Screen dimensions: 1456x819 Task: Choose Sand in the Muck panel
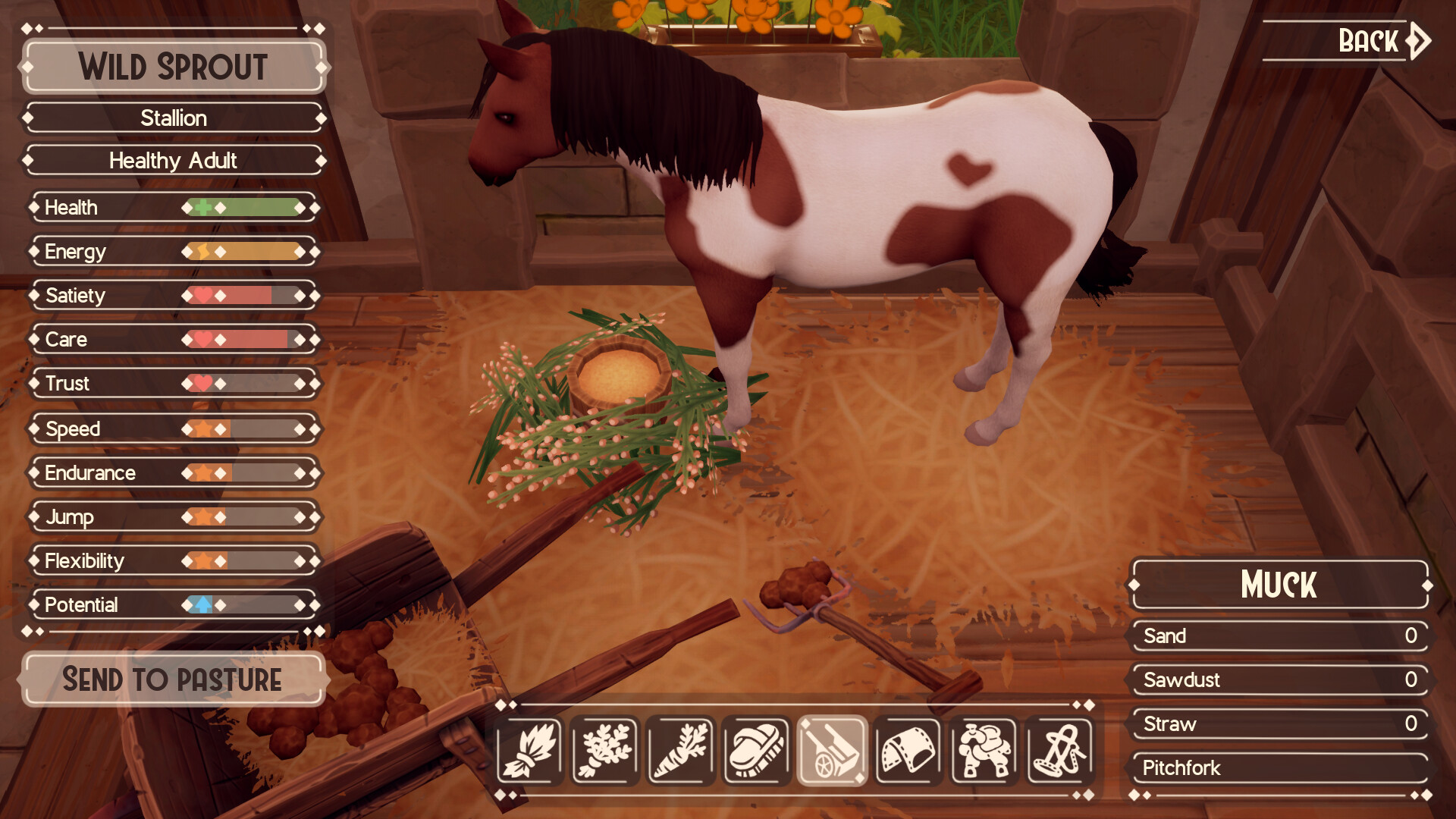1279,637
